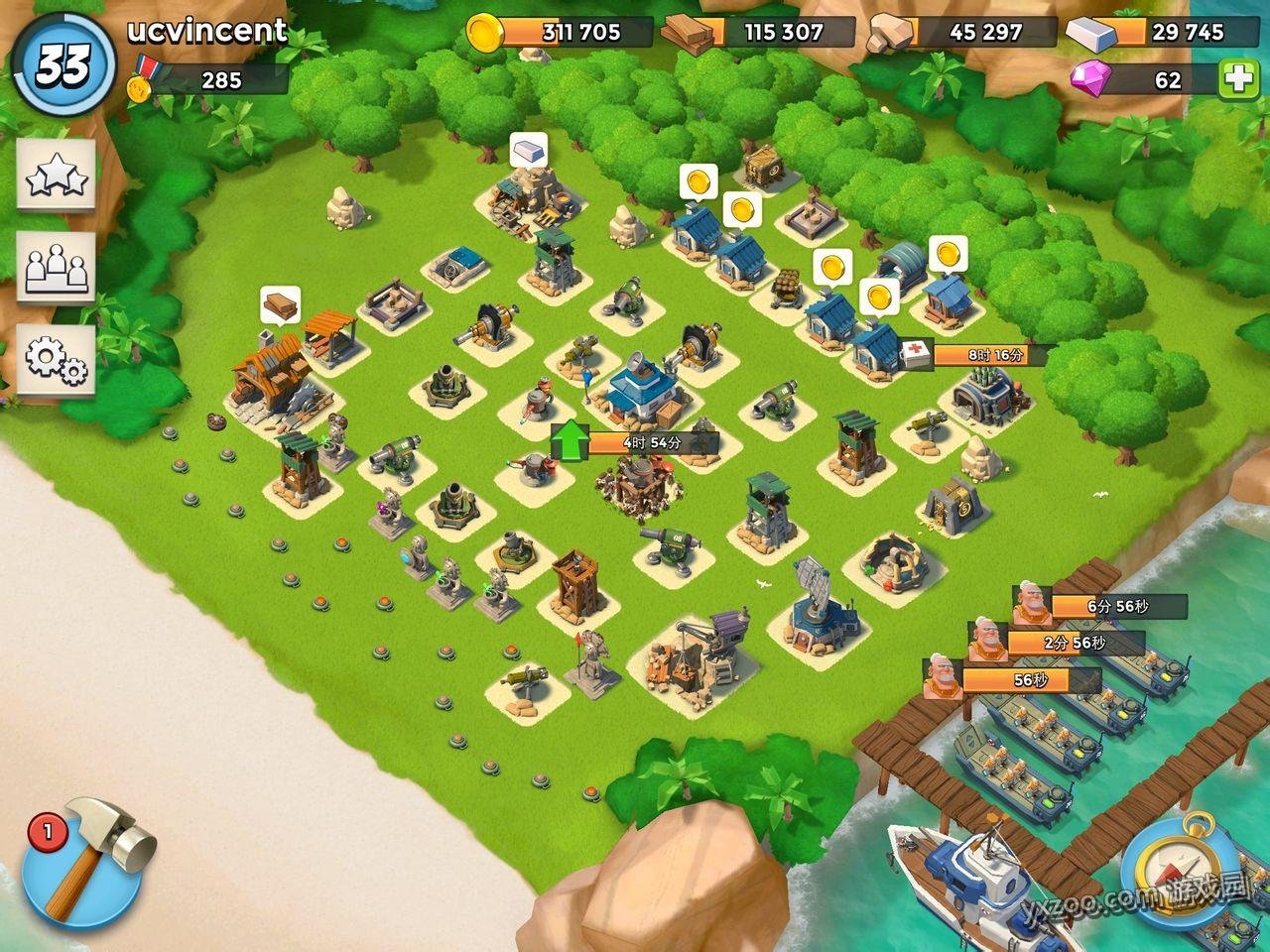Collect the iron ingot bubble
The height and width of the screenshot is (952, 1270).
529,151
